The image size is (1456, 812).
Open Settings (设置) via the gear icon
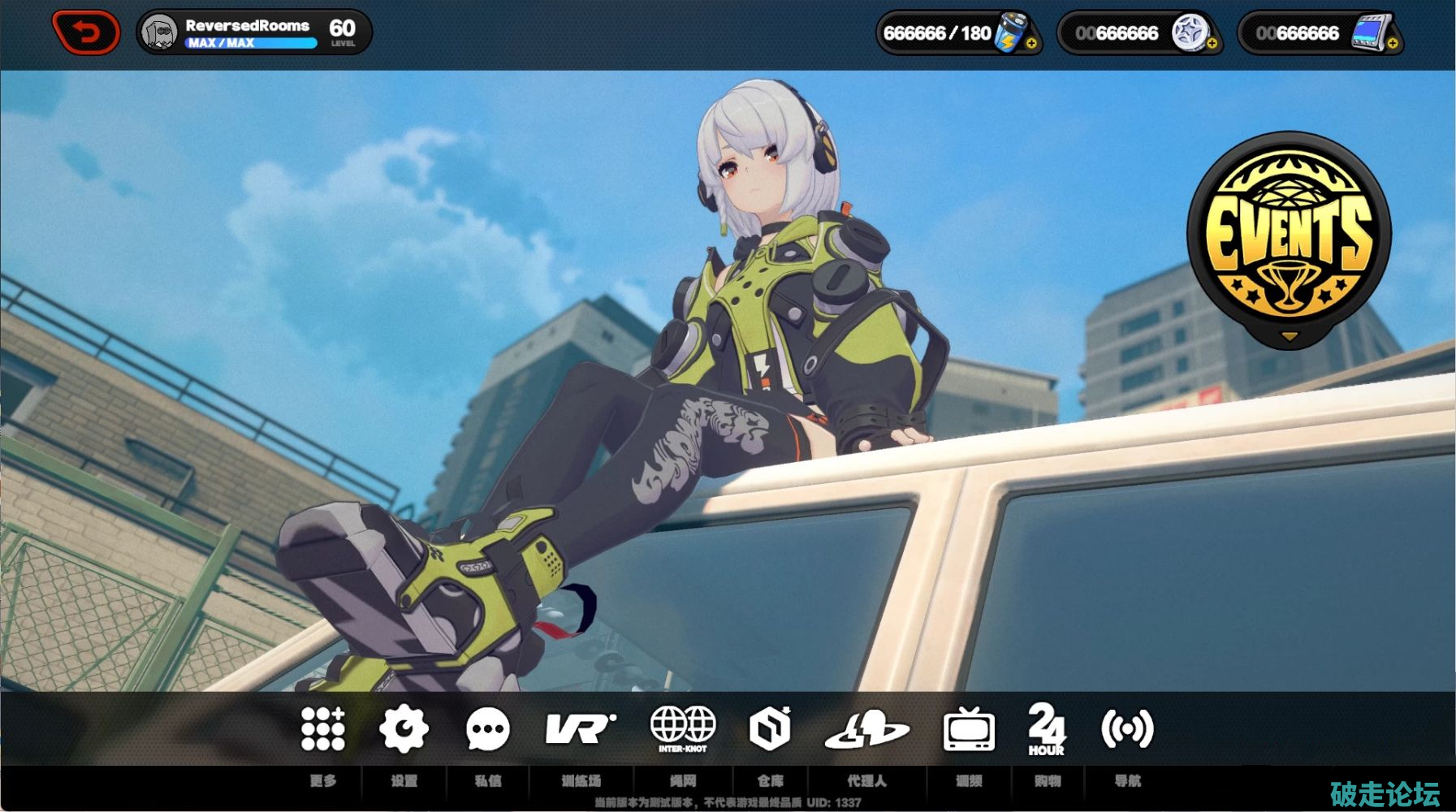404,728
